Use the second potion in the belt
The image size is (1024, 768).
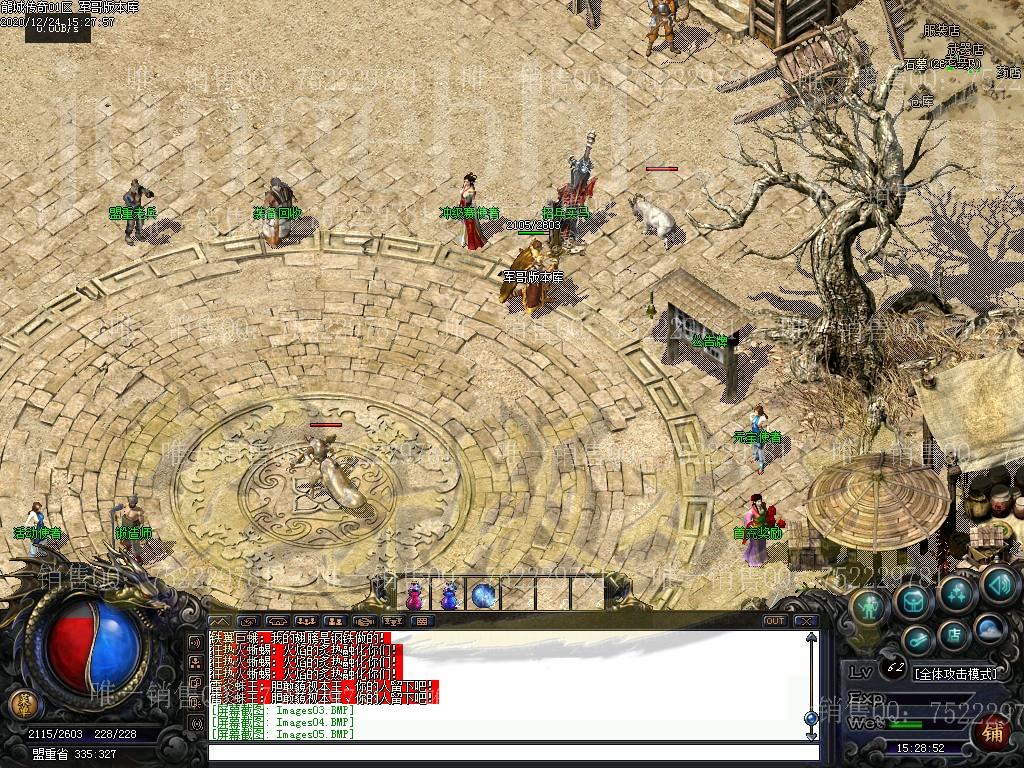tap(449, 596)
